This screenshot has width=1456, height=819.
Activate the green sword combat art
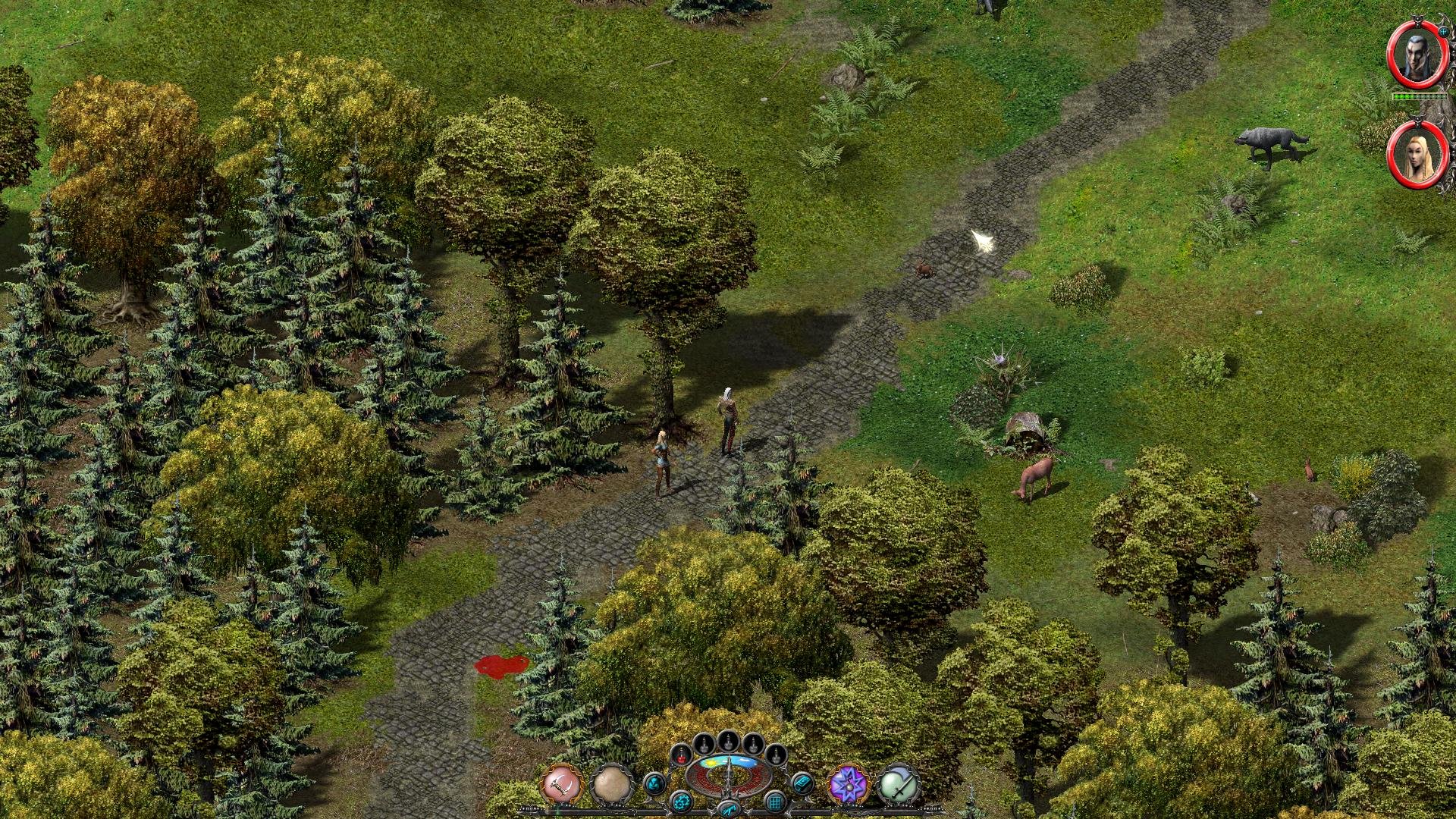click(899, 784)
